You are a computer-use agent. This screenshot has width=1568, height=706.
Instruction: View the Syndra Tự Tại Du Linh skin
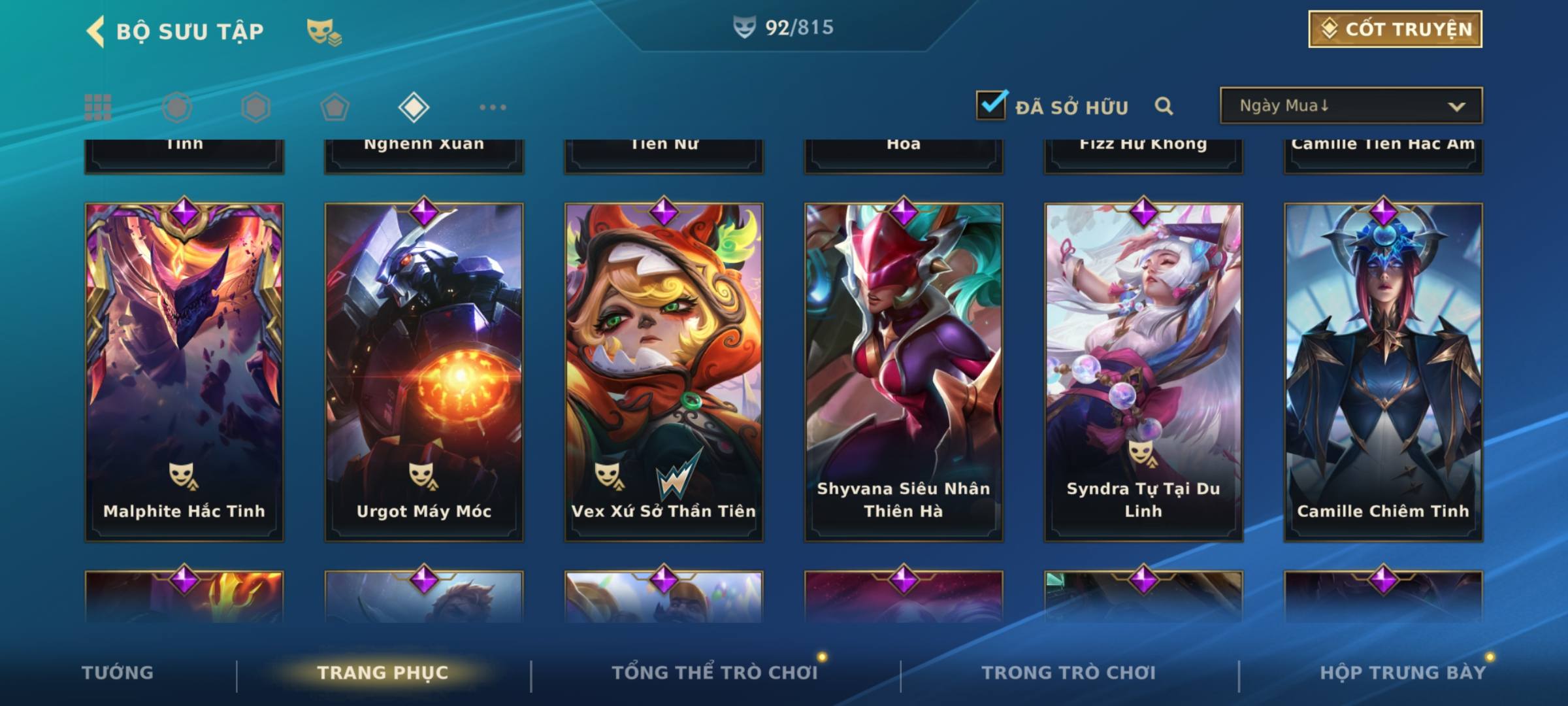1143,371
